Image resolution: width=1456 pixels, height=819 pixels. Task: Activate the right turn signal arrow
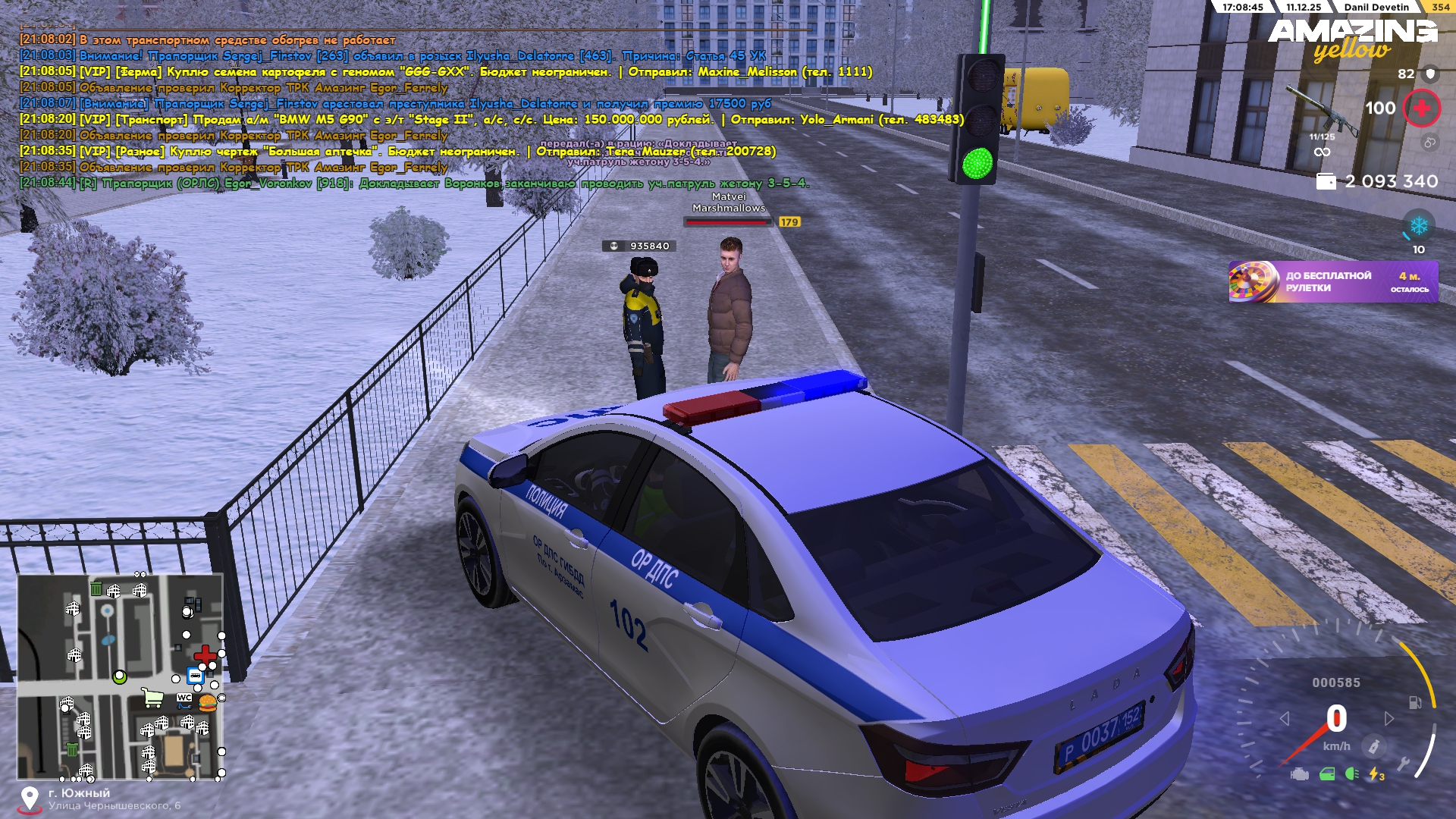[1389, 718]
